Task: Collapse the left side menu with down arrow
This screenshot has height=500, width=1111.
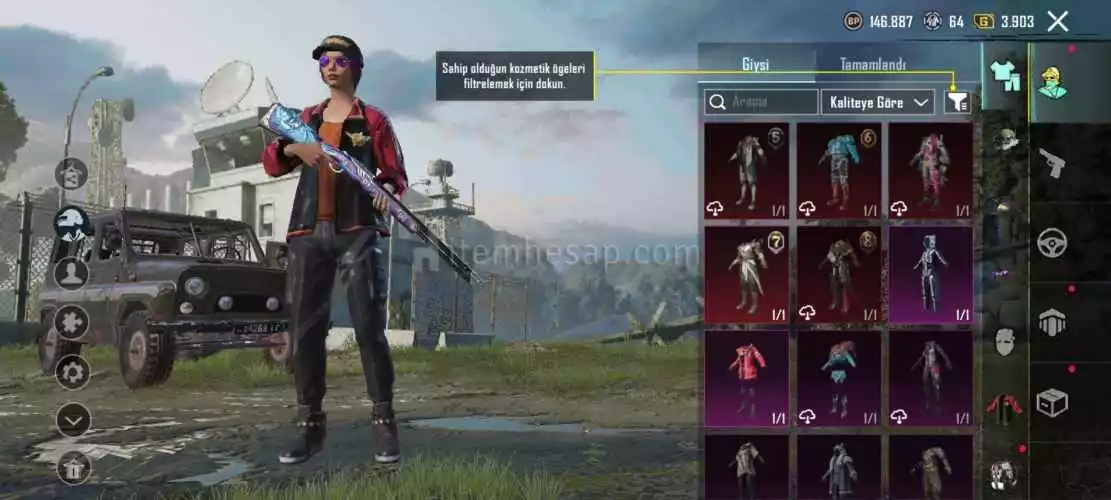Action: [73, 420]
